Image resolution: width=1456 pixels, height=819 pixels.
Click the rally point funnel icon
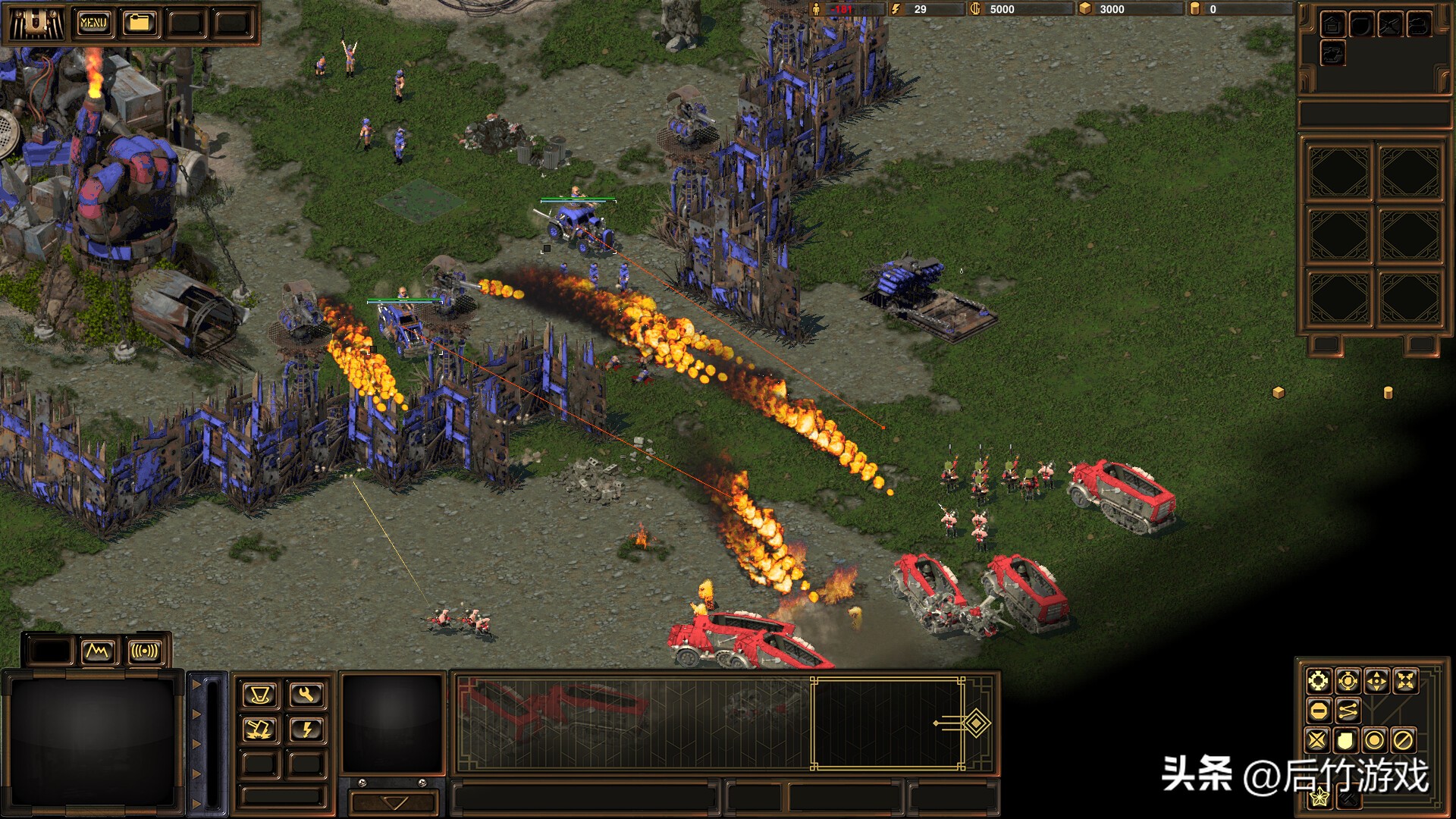(x=259, y=695)
